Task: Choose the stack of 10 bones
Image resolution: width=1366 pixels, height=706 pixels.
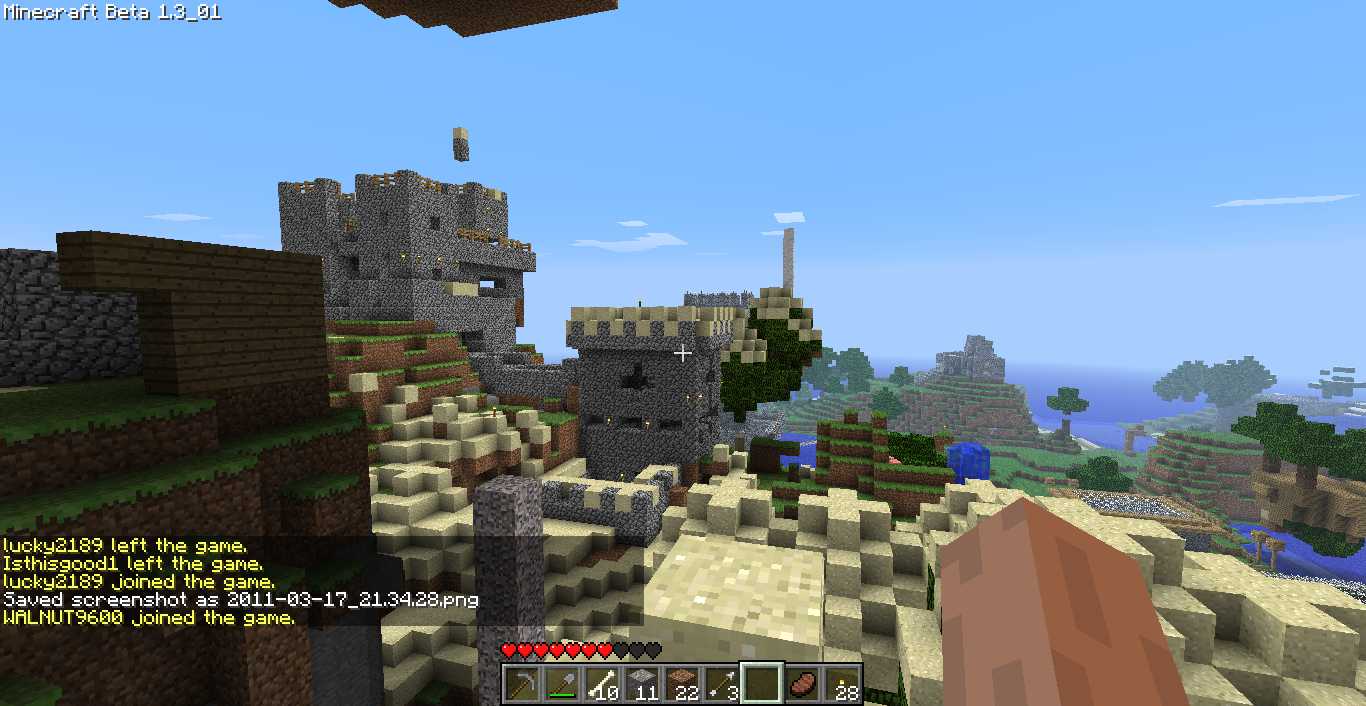Action: (x=602, y=685)
